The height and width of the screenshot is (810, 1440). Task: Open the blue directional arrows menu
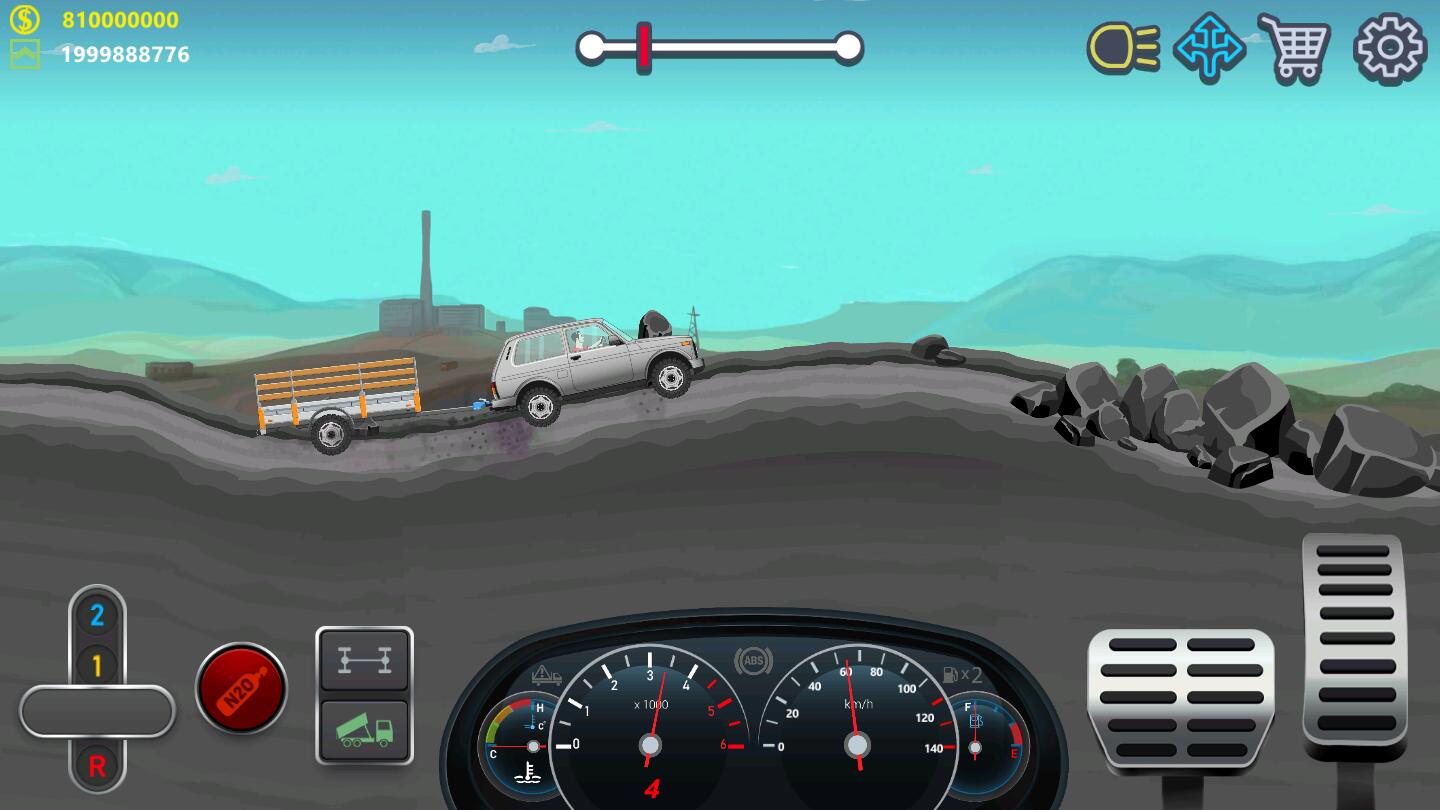click(x=1209, y=47)
